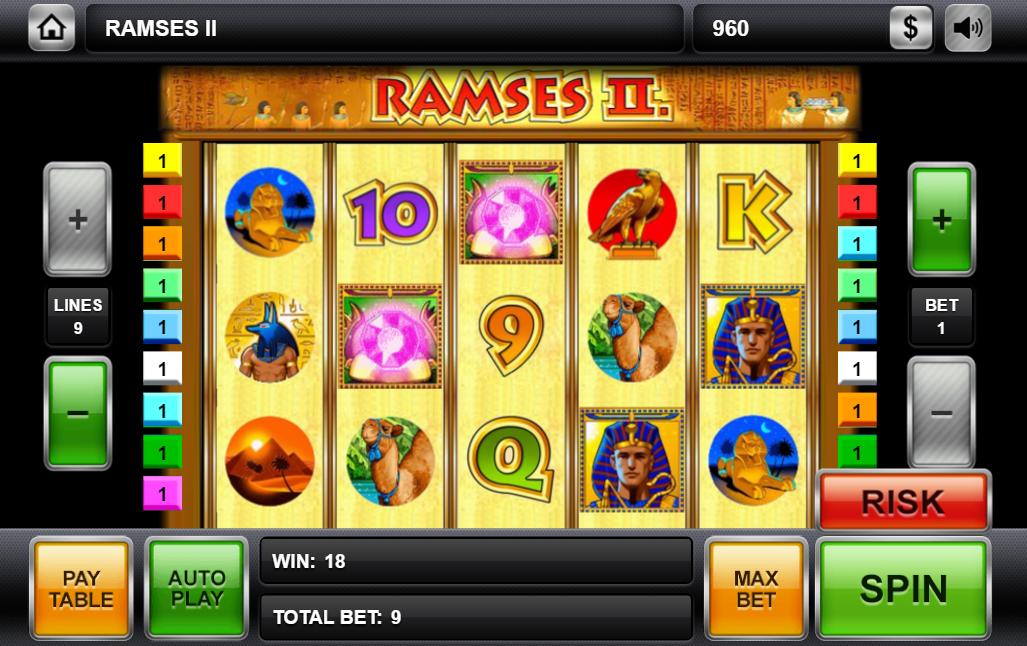Image resolution: width=1027 pixels, height=646 pixels.
Task: Open the Pay Table
Action: [81, 588]
